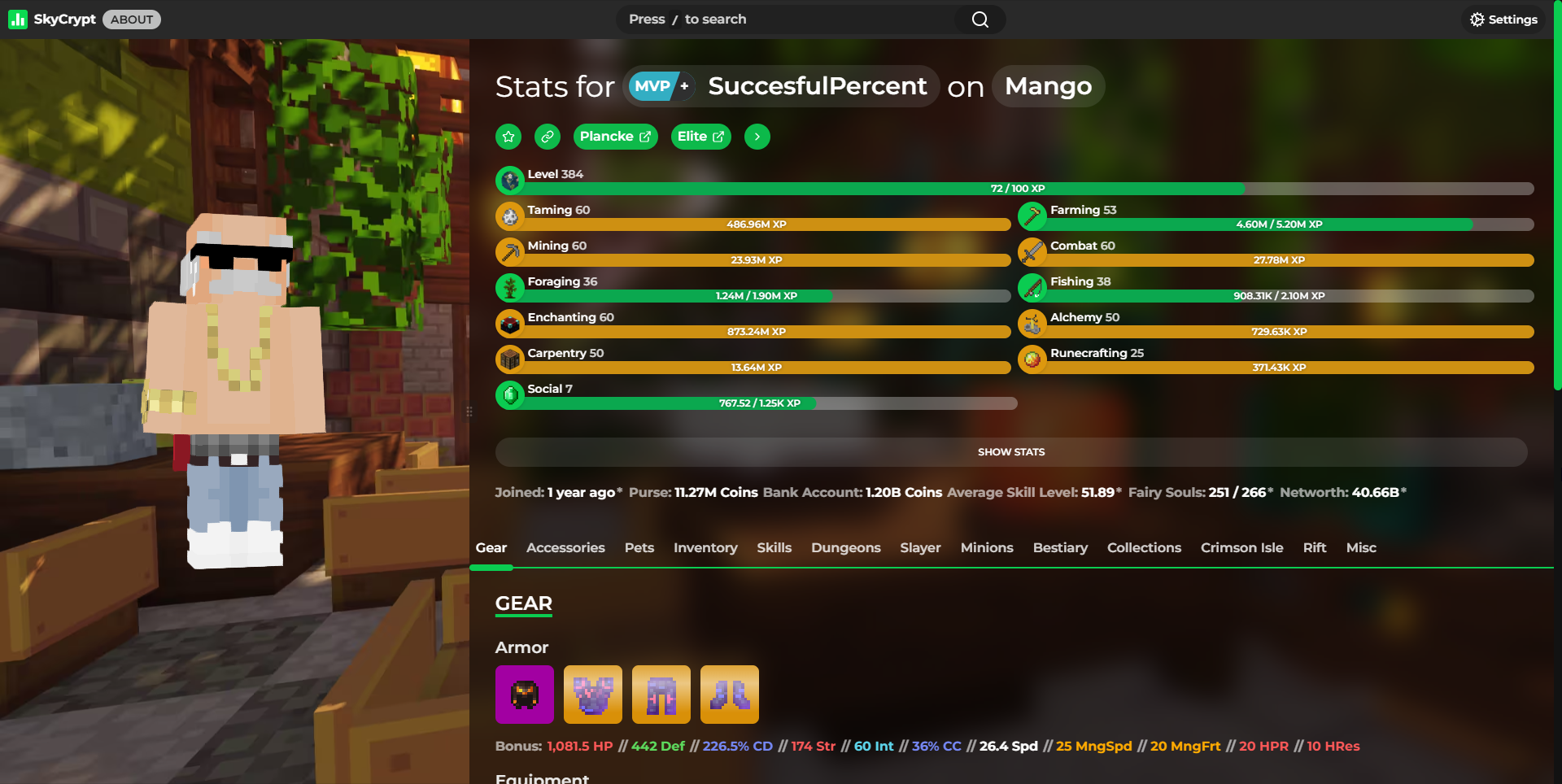The width and height of the screenshot is (1562, 784).
Task: Show the Minions tab
Action: click(987, 548)
